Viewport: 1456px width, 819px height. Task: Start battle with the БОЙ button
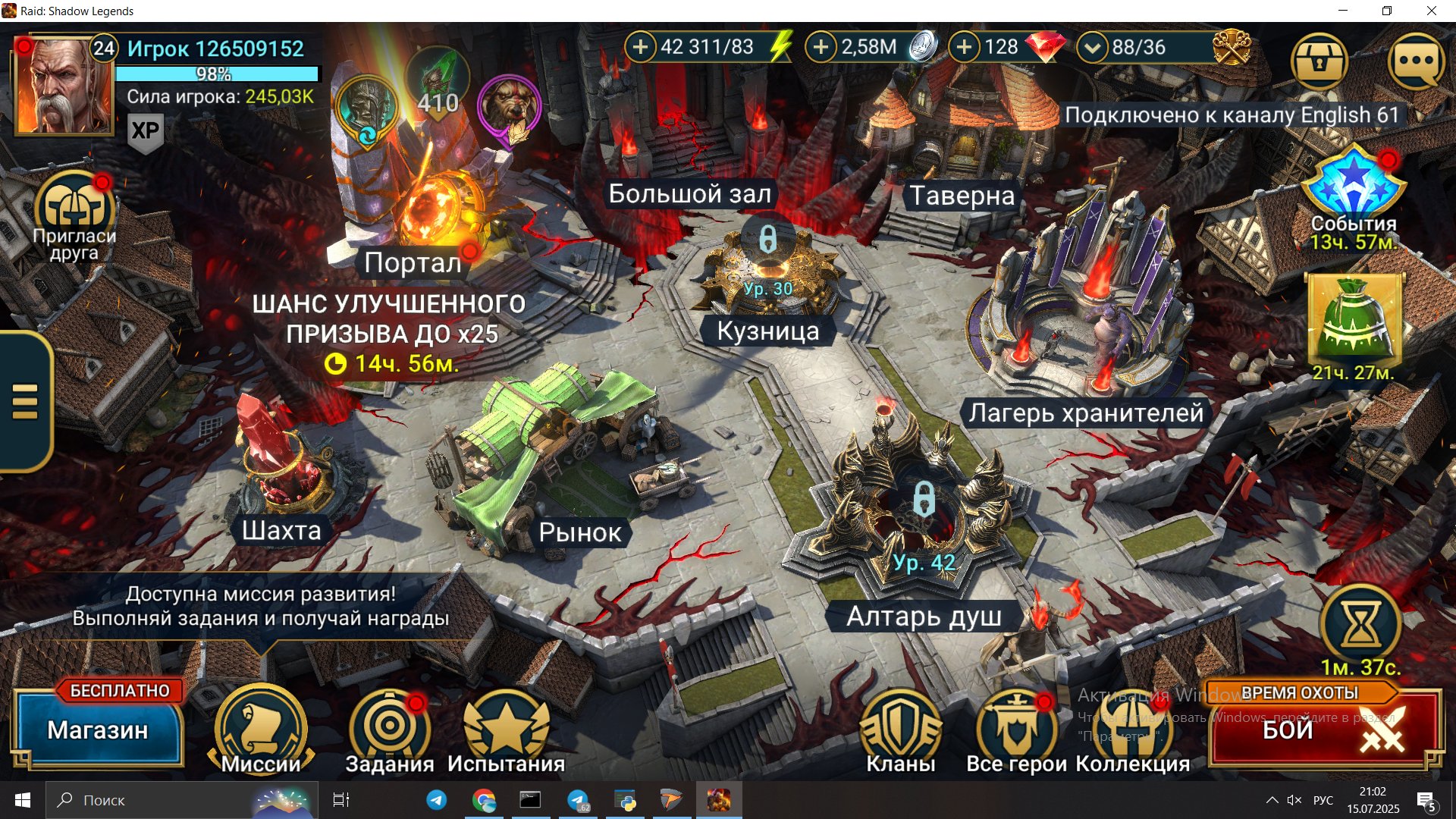pyautogui.click(x=1323, y=729)
